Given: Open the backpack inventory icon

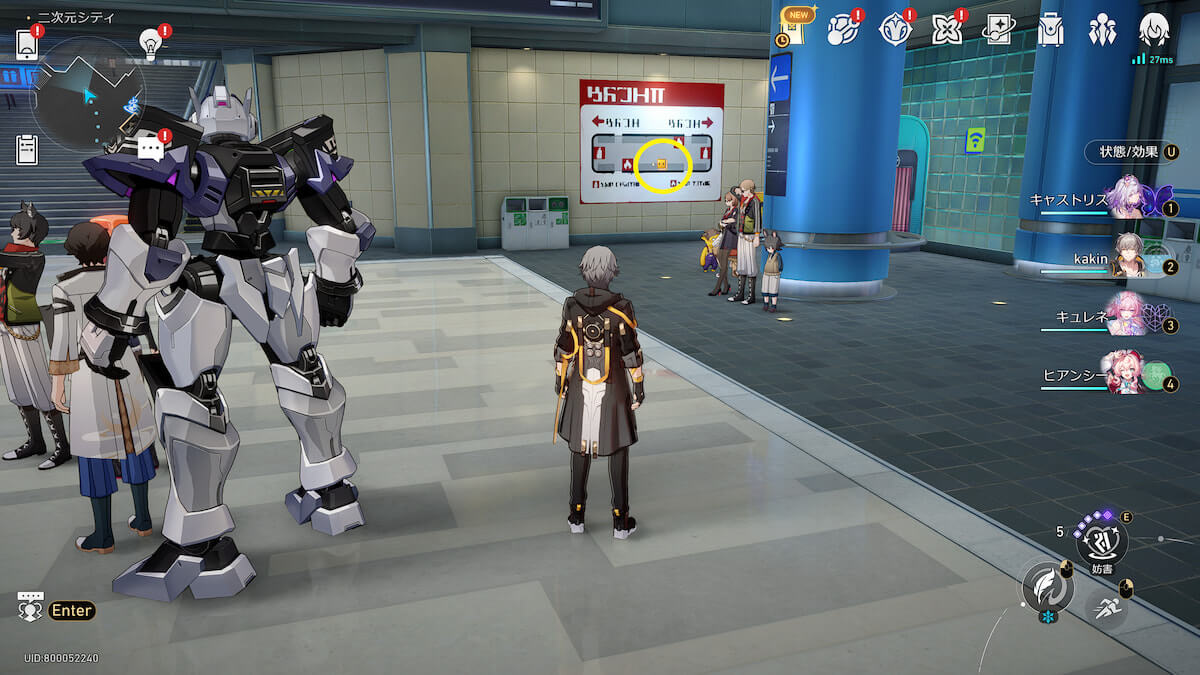Looking at the screenshot, I should 1050,30.
